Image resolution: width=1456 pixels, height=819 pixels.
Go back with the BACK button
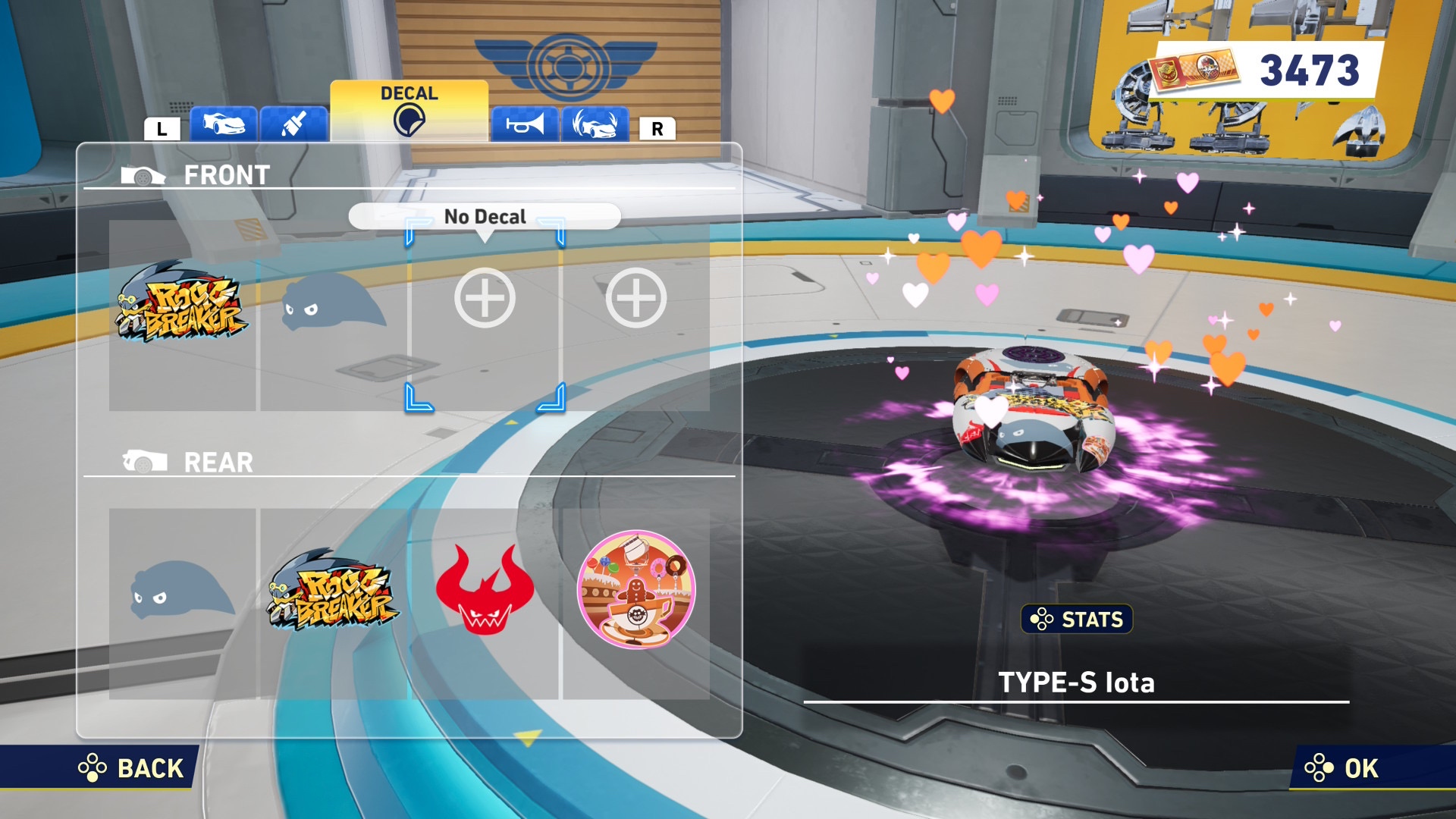133,768
